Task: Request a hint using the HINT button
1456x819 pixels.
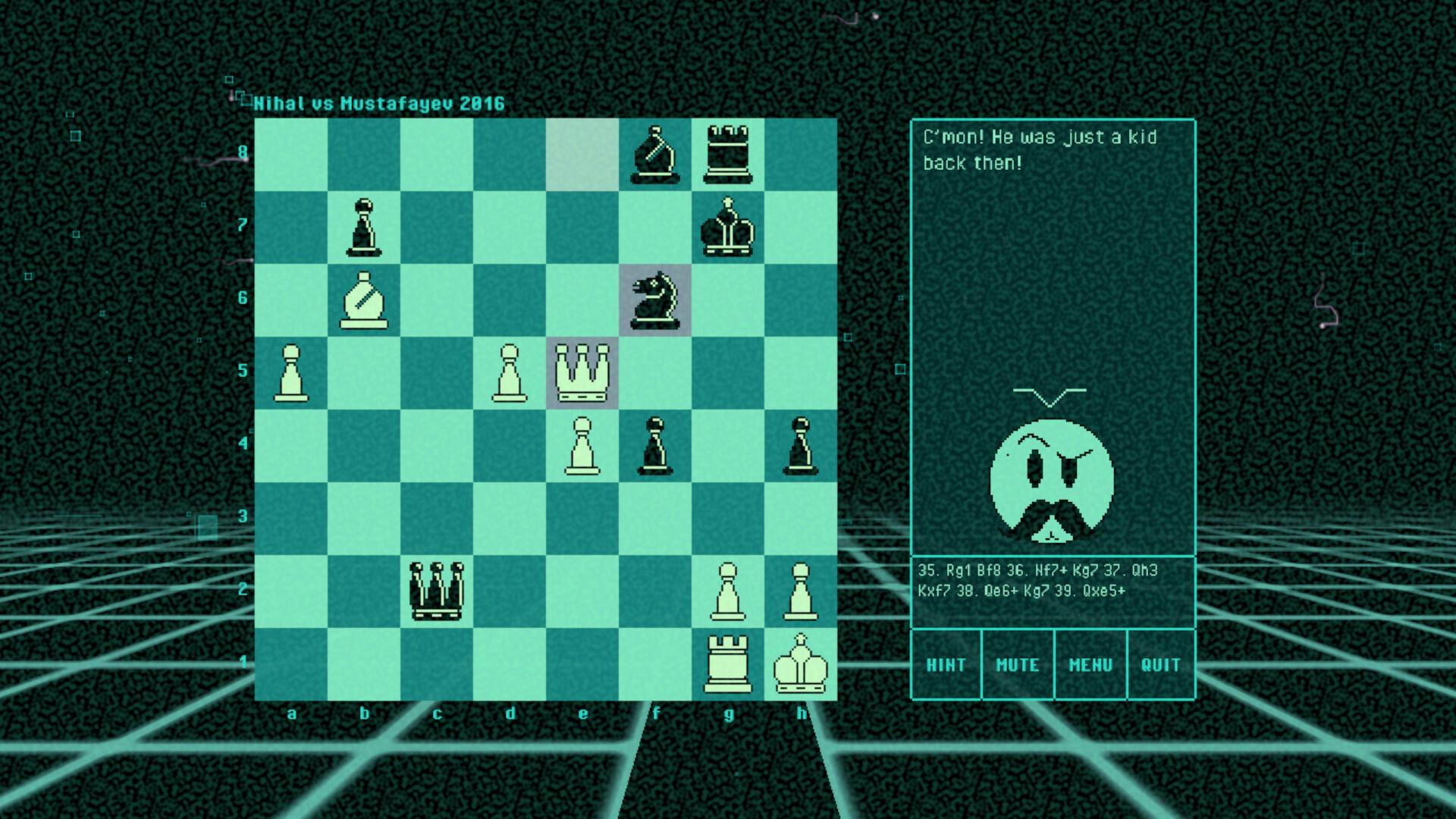Action: point(946,664)
